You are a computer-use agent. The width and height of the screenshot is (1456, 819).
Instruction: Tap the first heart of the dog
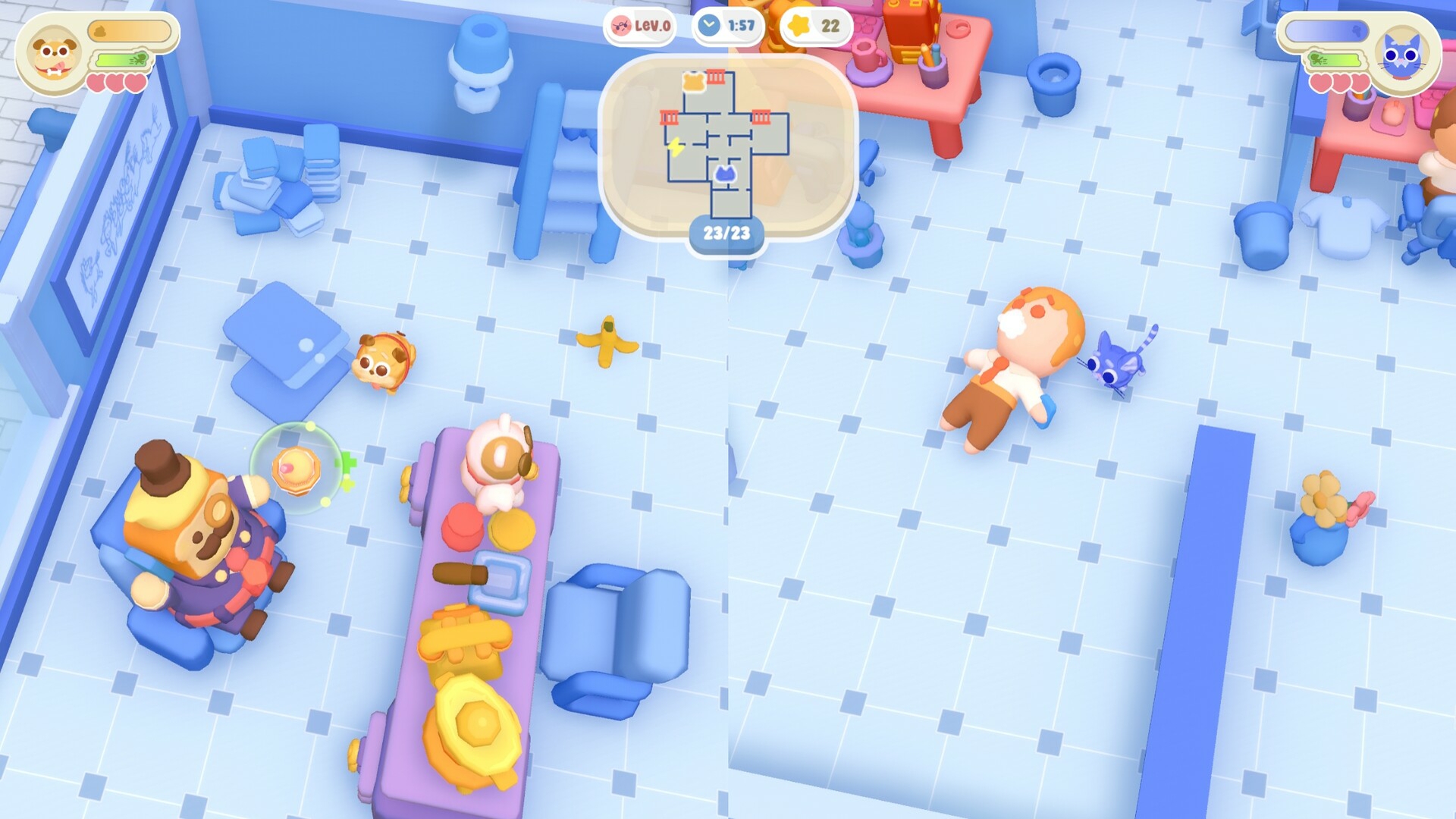coord(96,83)
